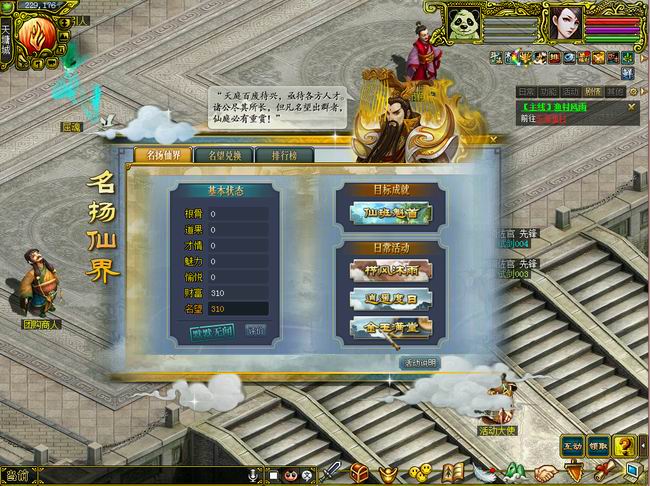The image size is (650, 486).
Task: Click the 默默无闻 title button
Action: pyautogui.click(x=211, y=331)
